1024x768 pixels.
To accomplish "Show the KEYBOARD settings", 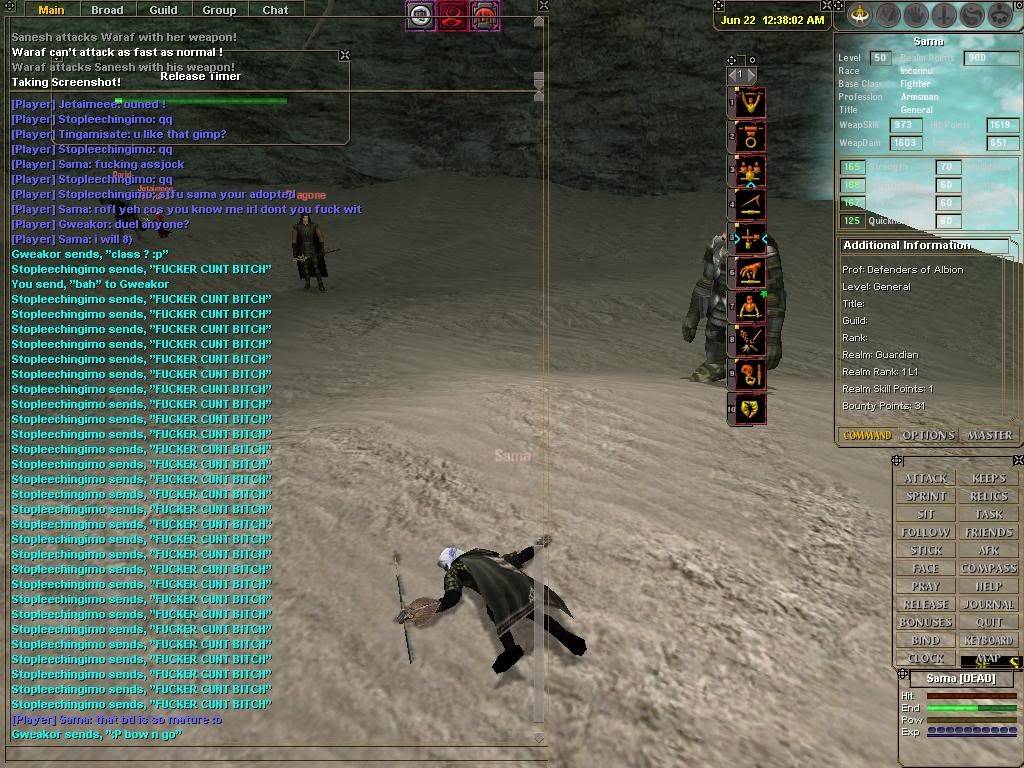I will (988, 640).
